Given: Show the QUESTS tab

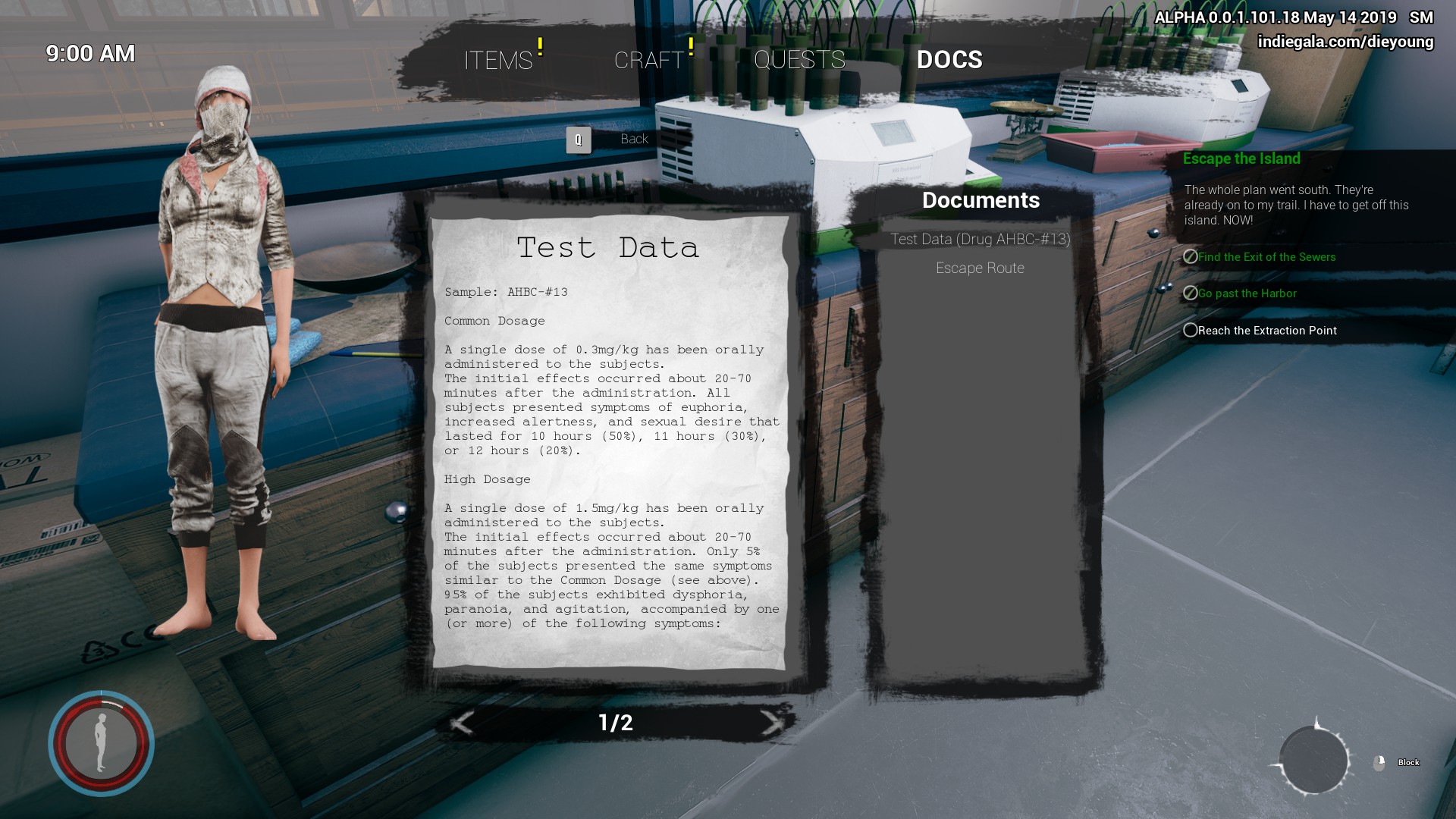Looking at the screenshot, I should (x=799, y=60).
